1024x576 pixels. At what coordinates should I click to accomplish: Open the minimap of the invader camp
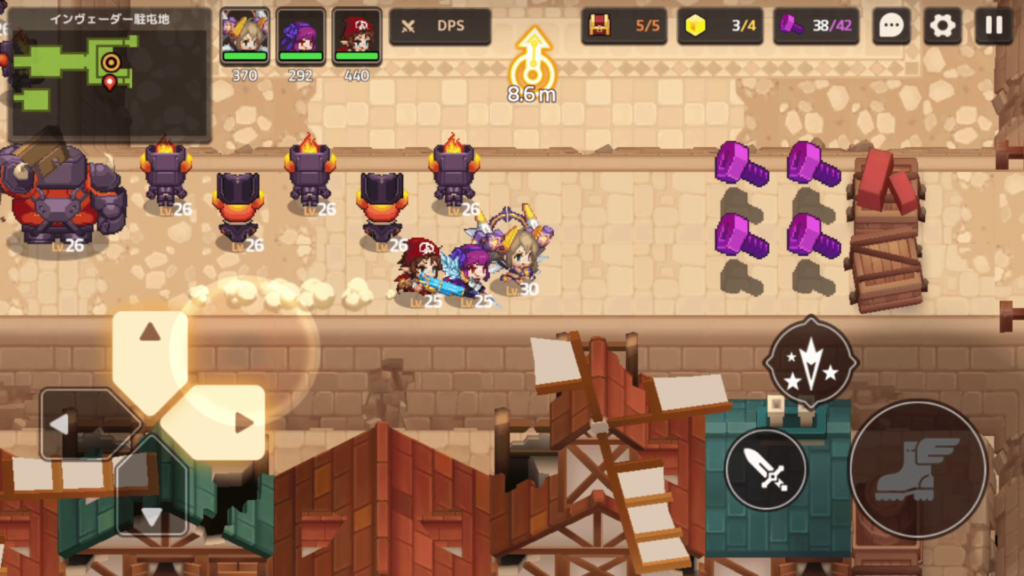(x=108, y=75)
